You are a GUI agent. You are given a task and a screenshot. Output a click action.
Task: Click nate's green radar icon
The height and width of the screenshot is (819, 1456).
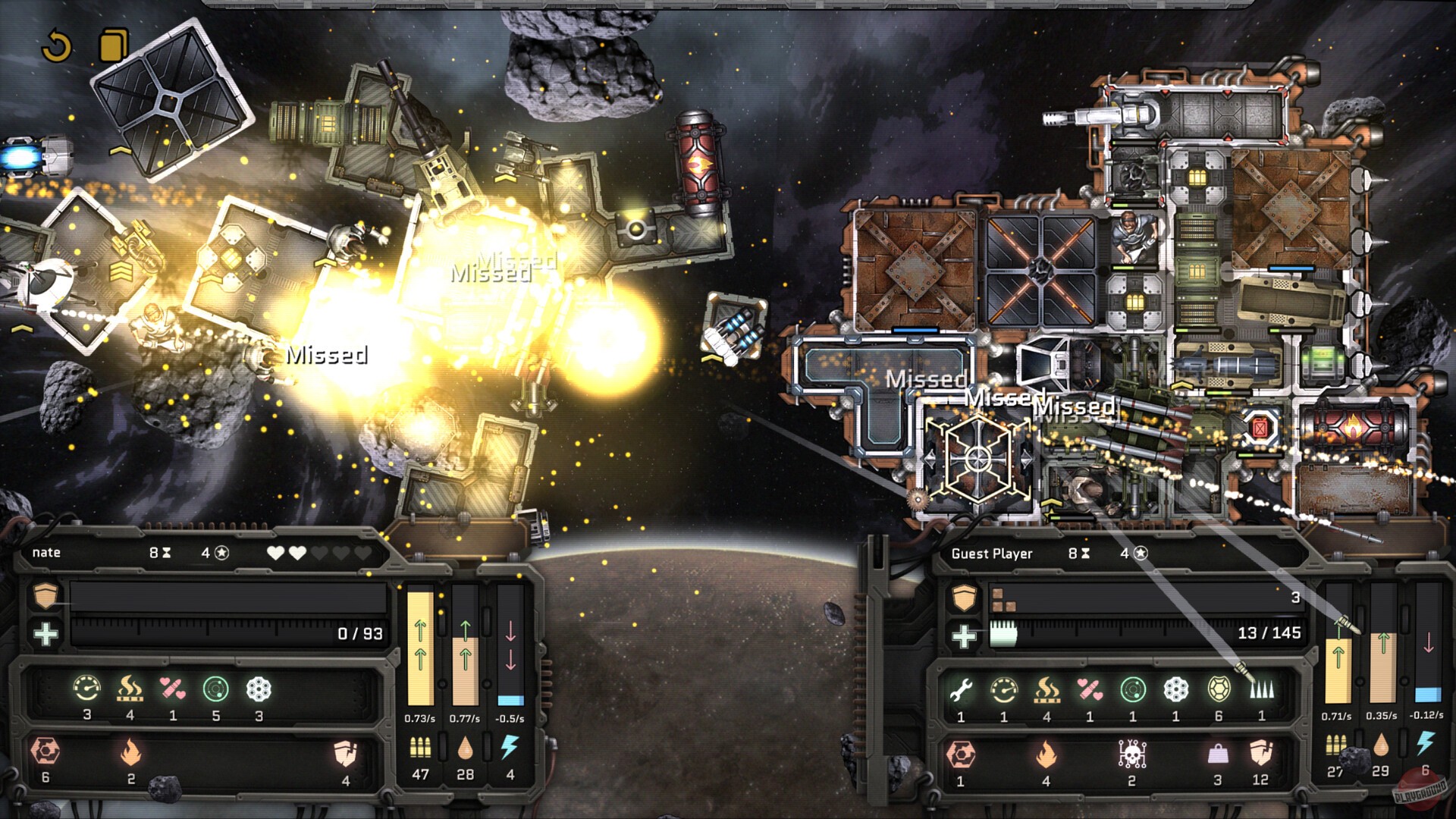[216, 689]
